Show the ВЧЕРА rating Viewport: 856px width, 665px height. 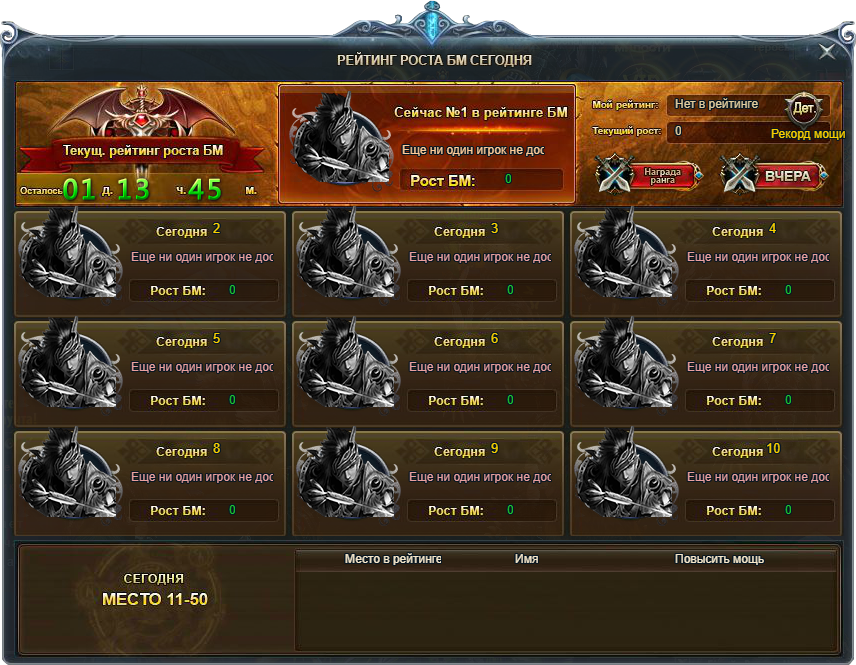pos(775,176)
